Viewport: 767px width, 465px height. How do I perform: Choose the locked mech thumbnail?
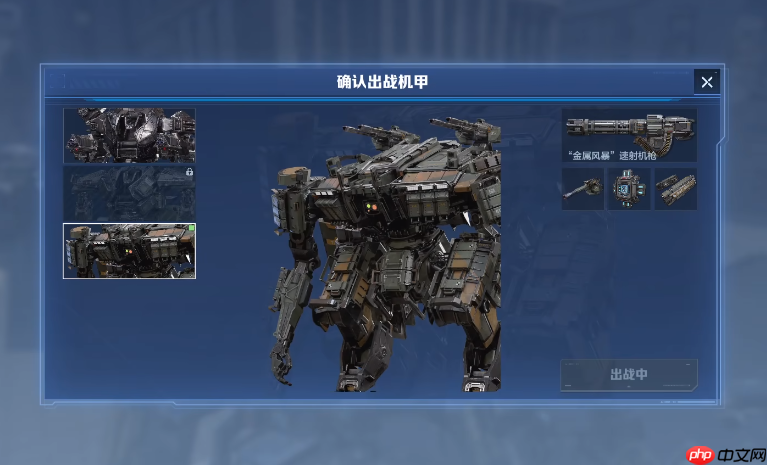129,193
